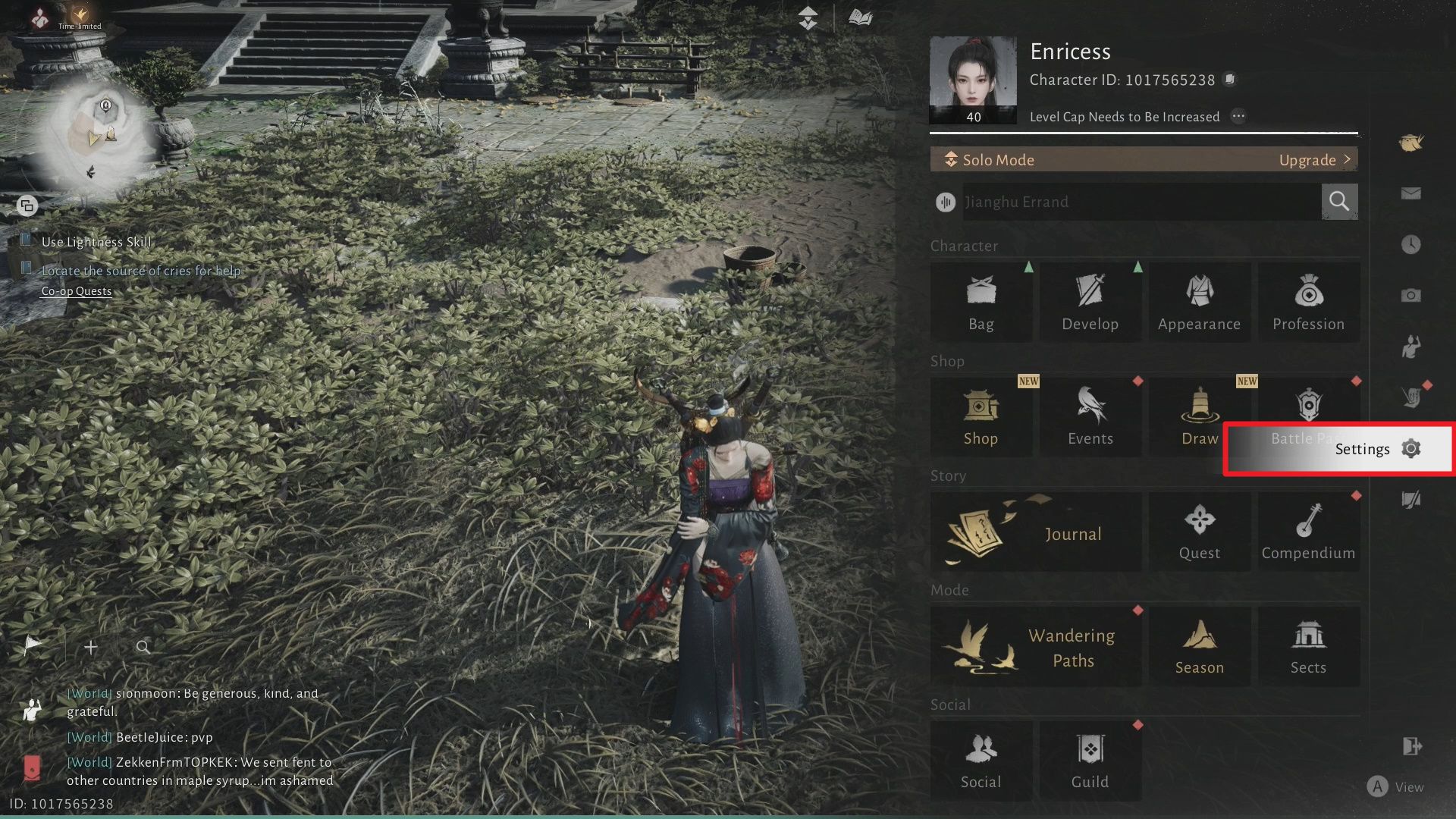View the Events menu
The image size is (1456, 819).
point(1090,417)
